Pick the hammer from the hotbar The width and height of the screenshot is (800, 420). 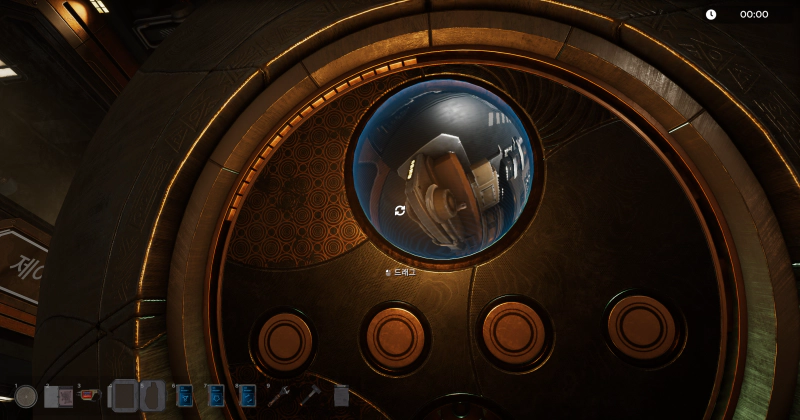click(310, 396)
